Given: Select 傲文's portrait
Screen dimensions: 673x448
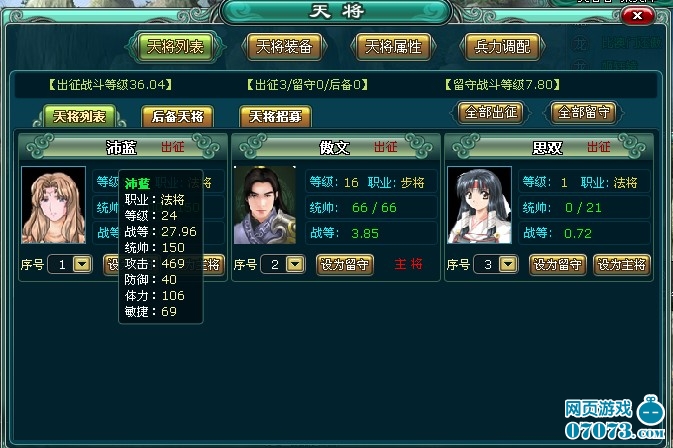Looking at the screenshot, I should point(265,206).
